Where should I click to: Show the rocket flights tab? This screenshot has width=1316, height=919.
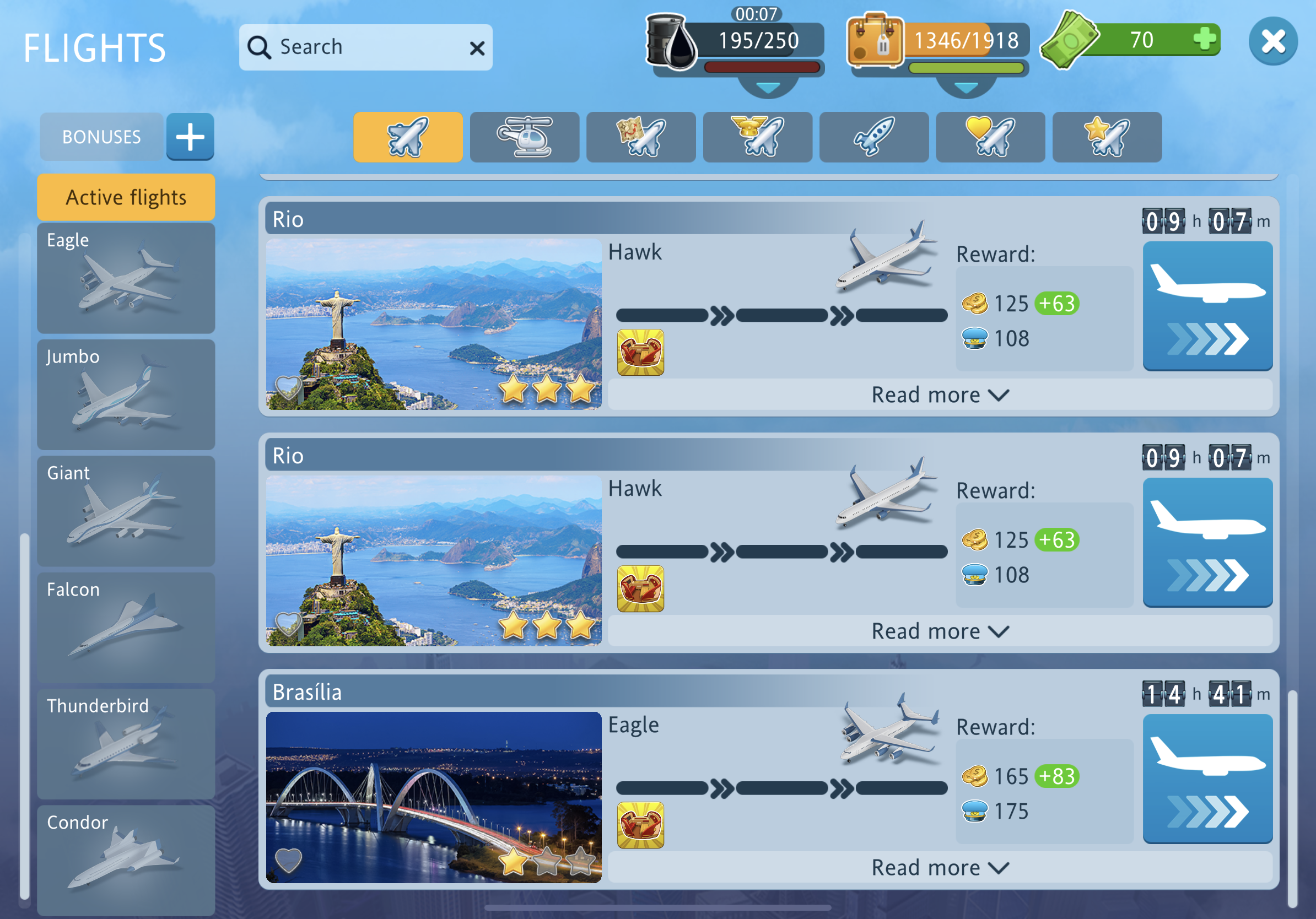pos(873,137)
